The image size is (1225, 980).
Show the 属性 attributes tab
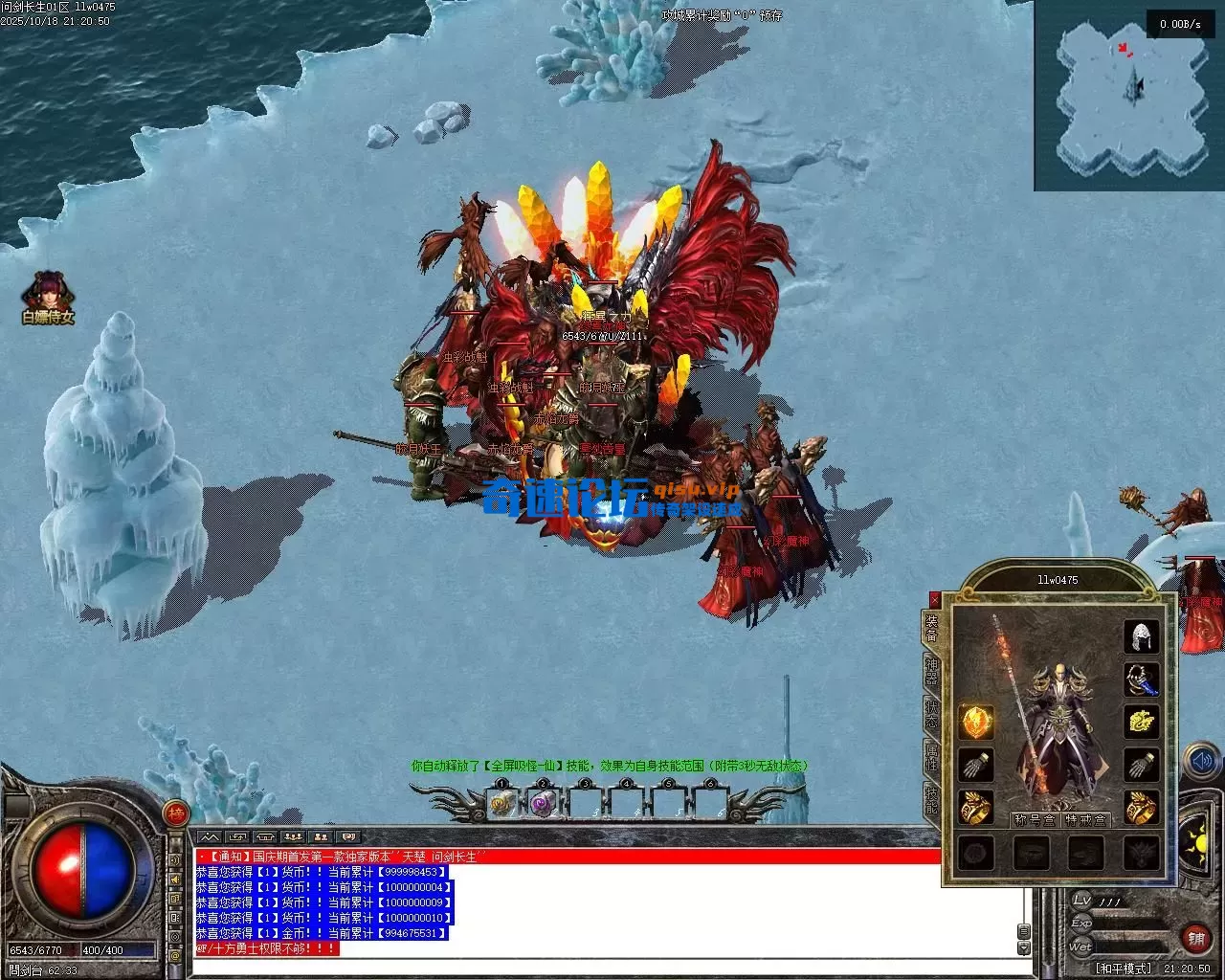click(x=931, y=756)
